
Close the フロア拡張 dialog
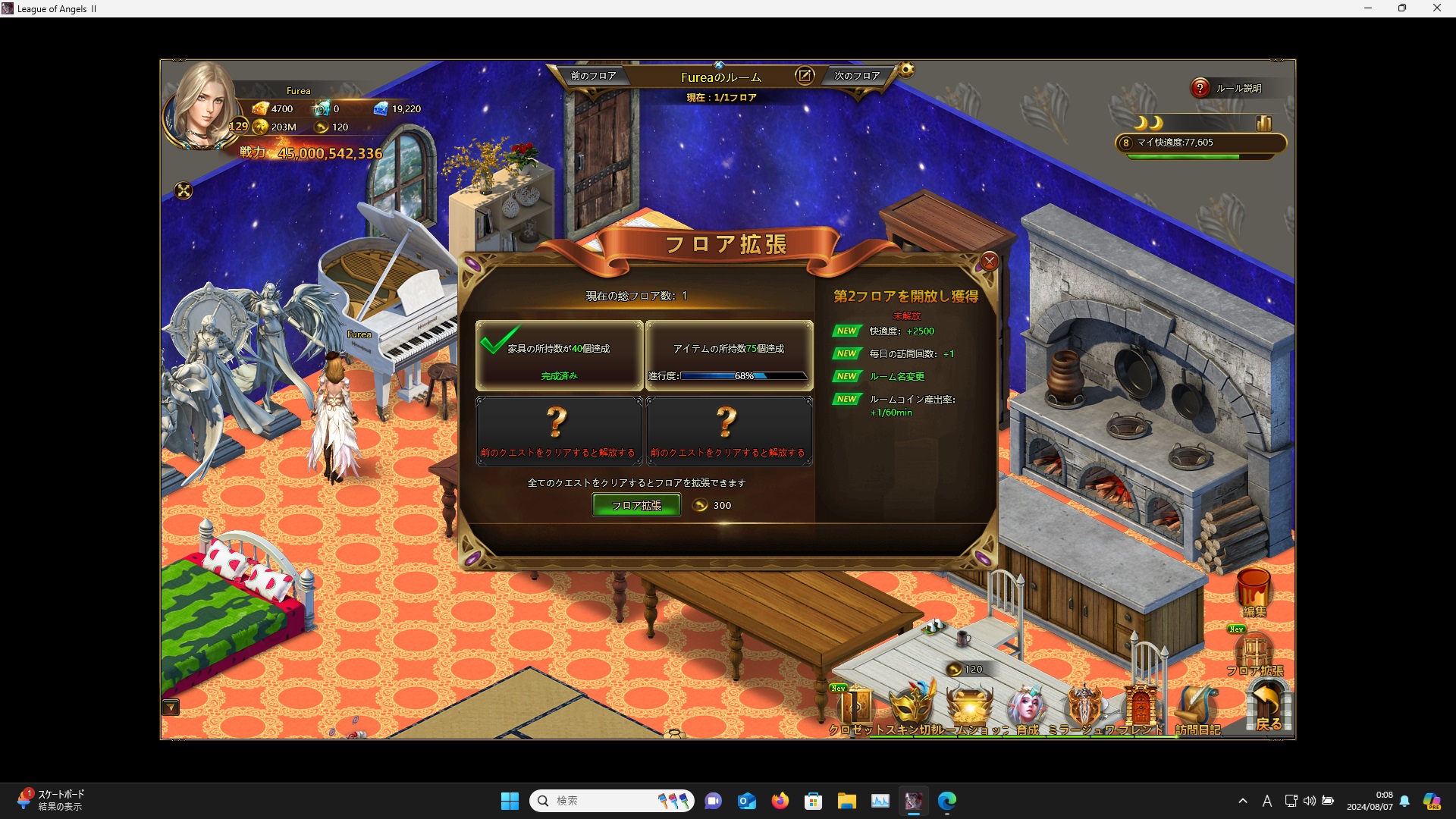989,262
